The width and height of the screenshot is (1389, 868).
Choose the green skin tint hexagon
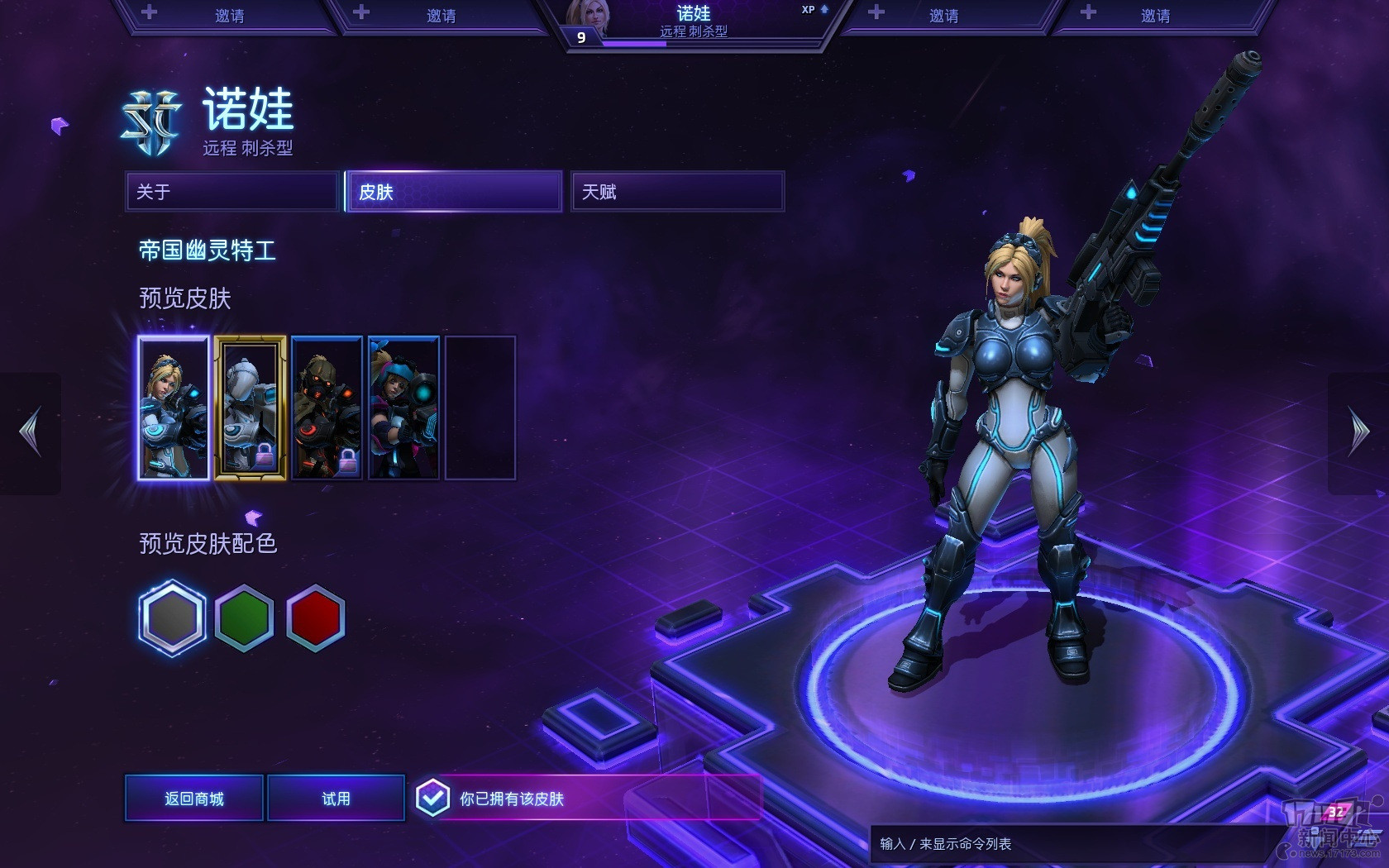(244, 618)
